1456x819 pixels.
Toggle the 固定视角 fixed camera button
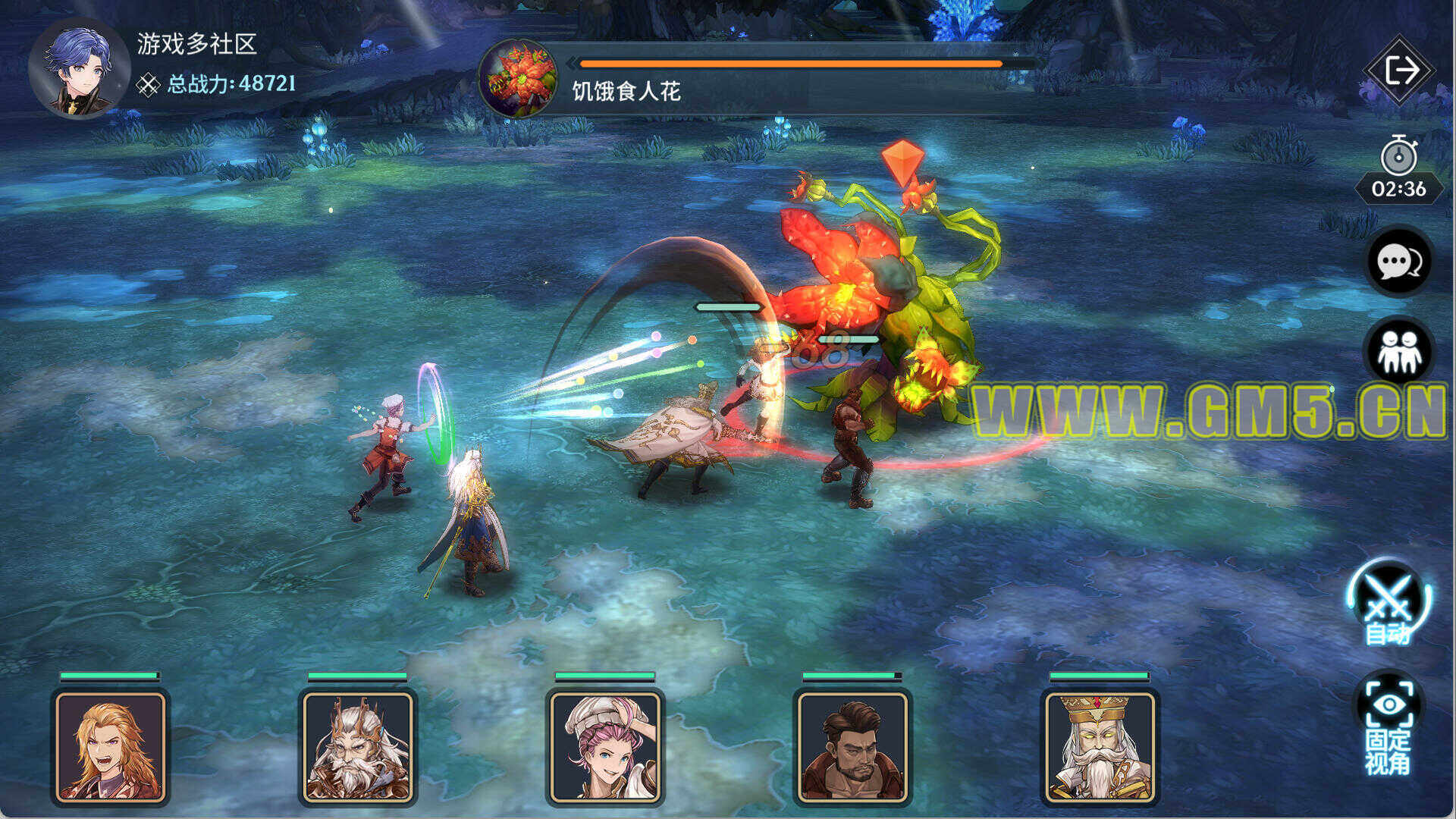point(1389,728)
